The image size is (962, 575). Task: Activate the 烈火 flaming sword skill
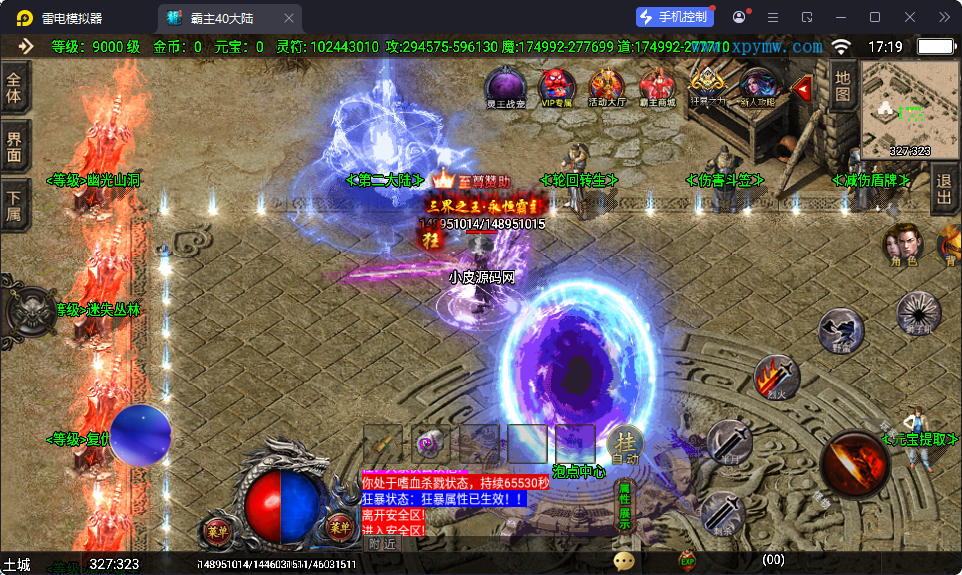click(776, 377)
